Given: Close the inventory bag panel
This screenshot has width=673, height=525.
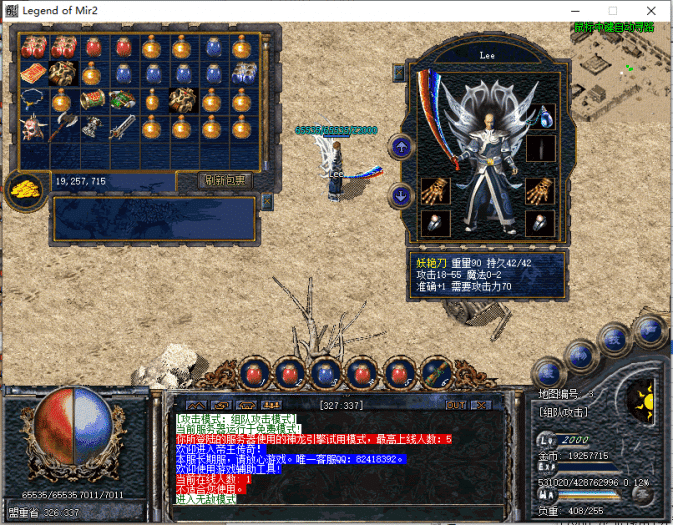Looking at the screenshot, I should coord(267,200).
